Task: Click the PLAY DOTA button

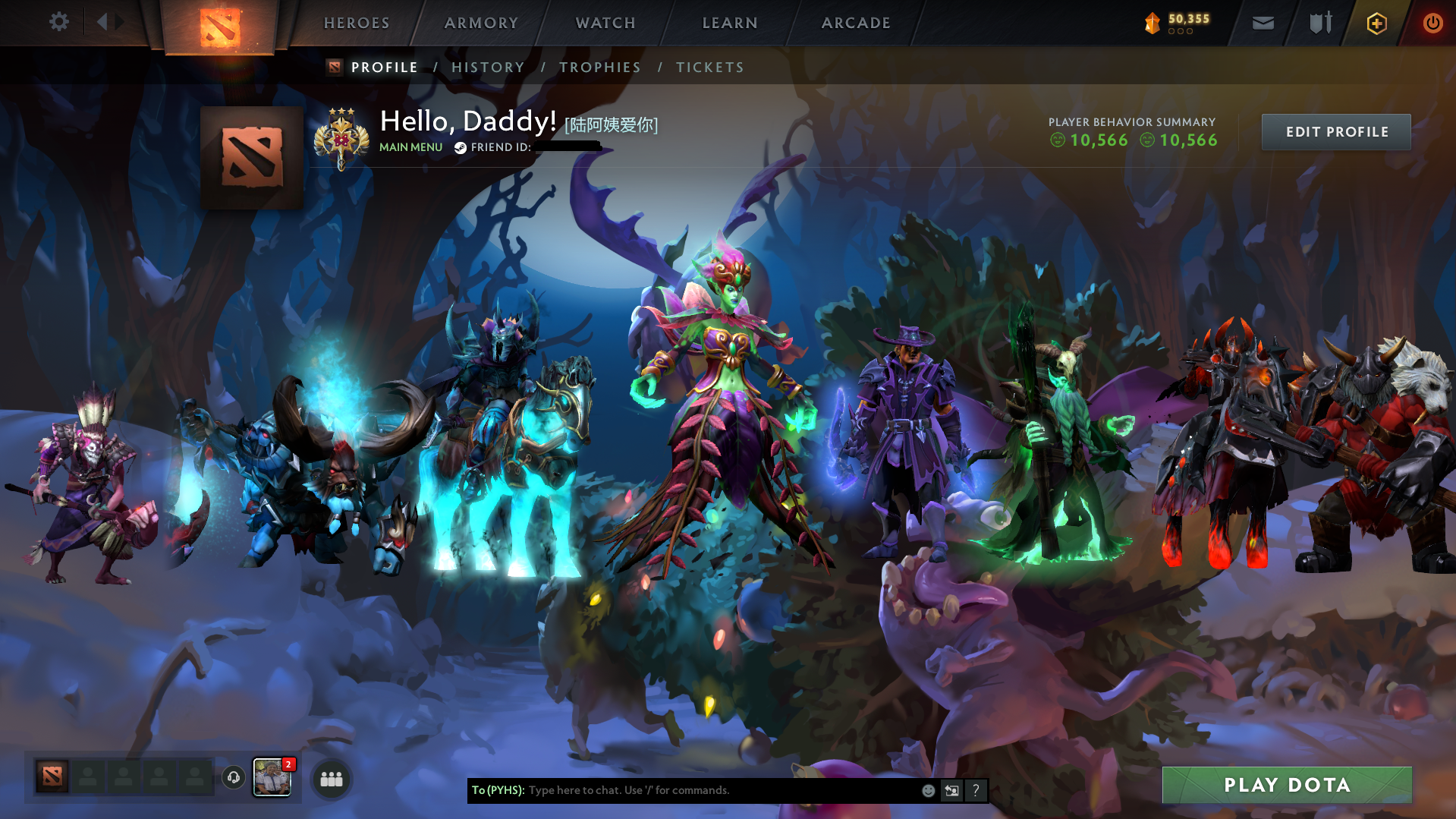Action: point(1287,785)
